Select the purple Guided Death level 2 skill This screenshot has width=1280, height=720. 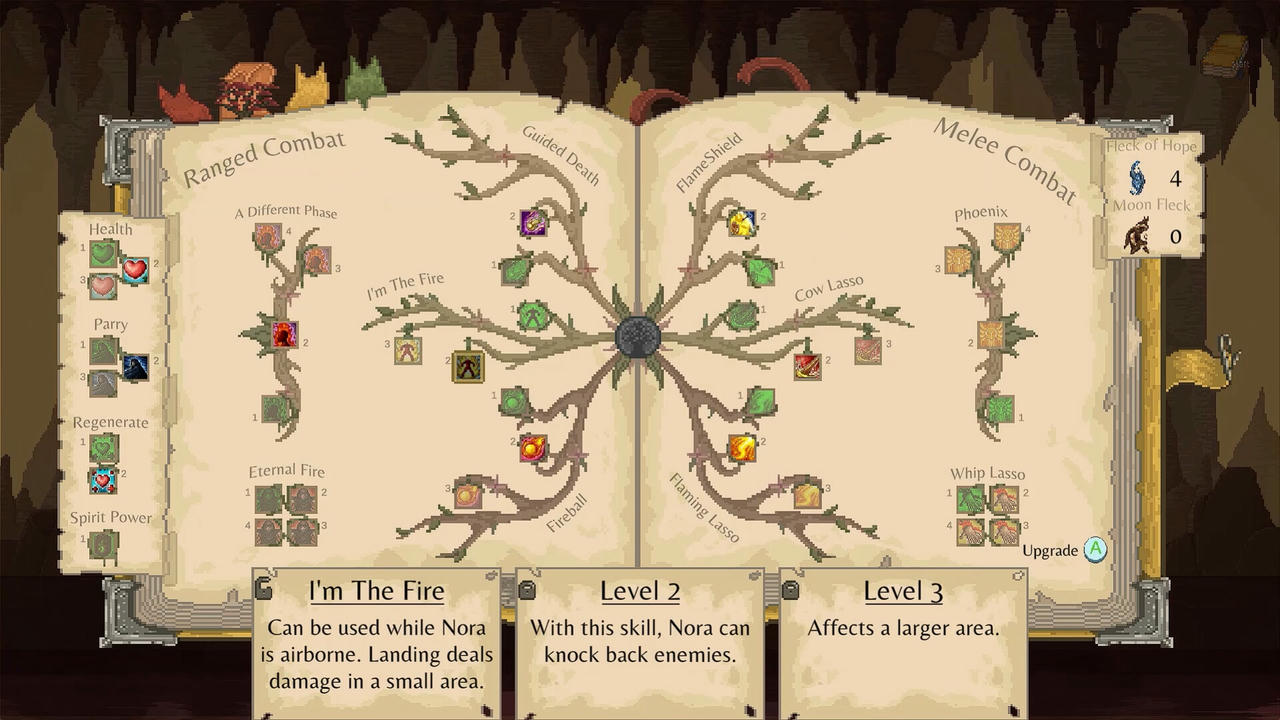pos(534,222)
